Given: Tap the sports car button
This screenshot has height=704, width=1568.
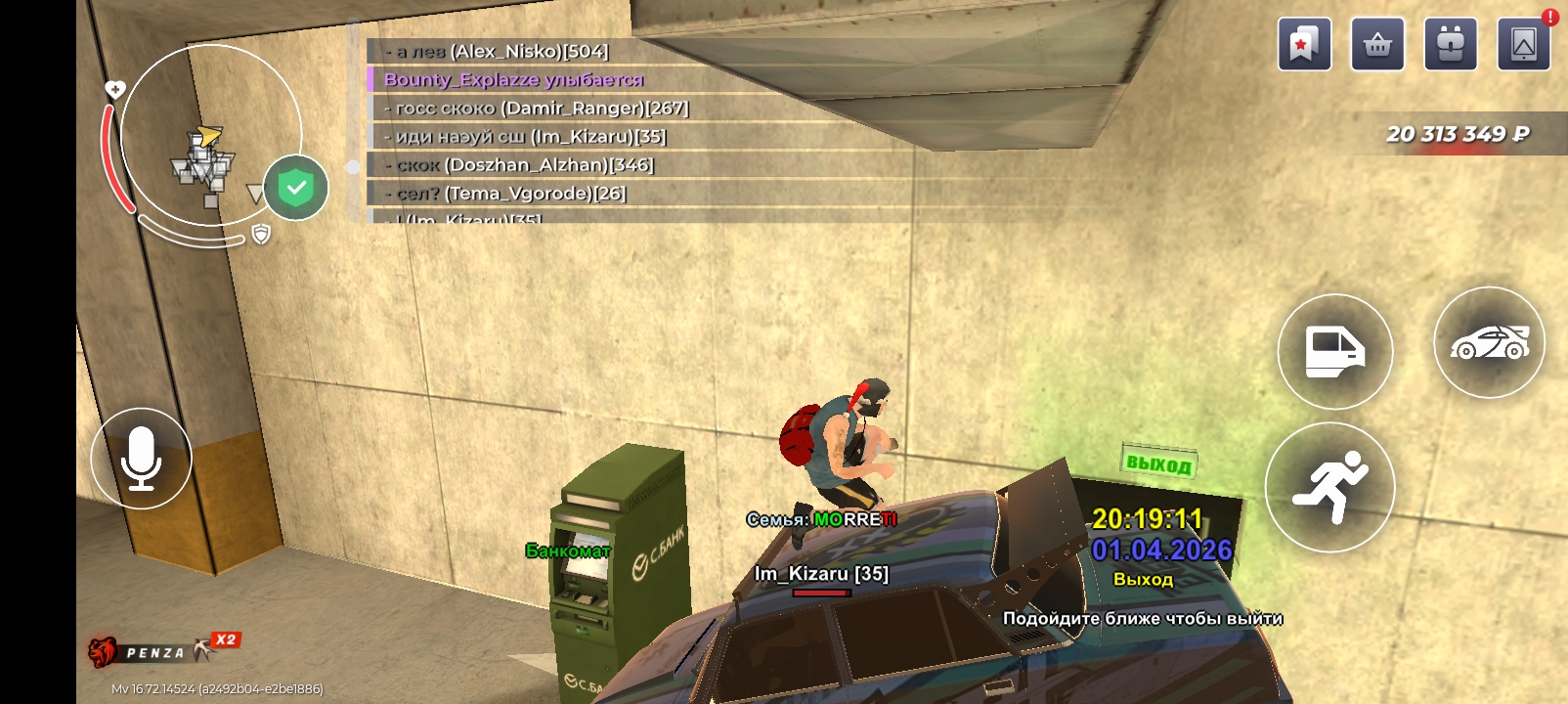Looking at the screenshot, I should point(1489,342).
